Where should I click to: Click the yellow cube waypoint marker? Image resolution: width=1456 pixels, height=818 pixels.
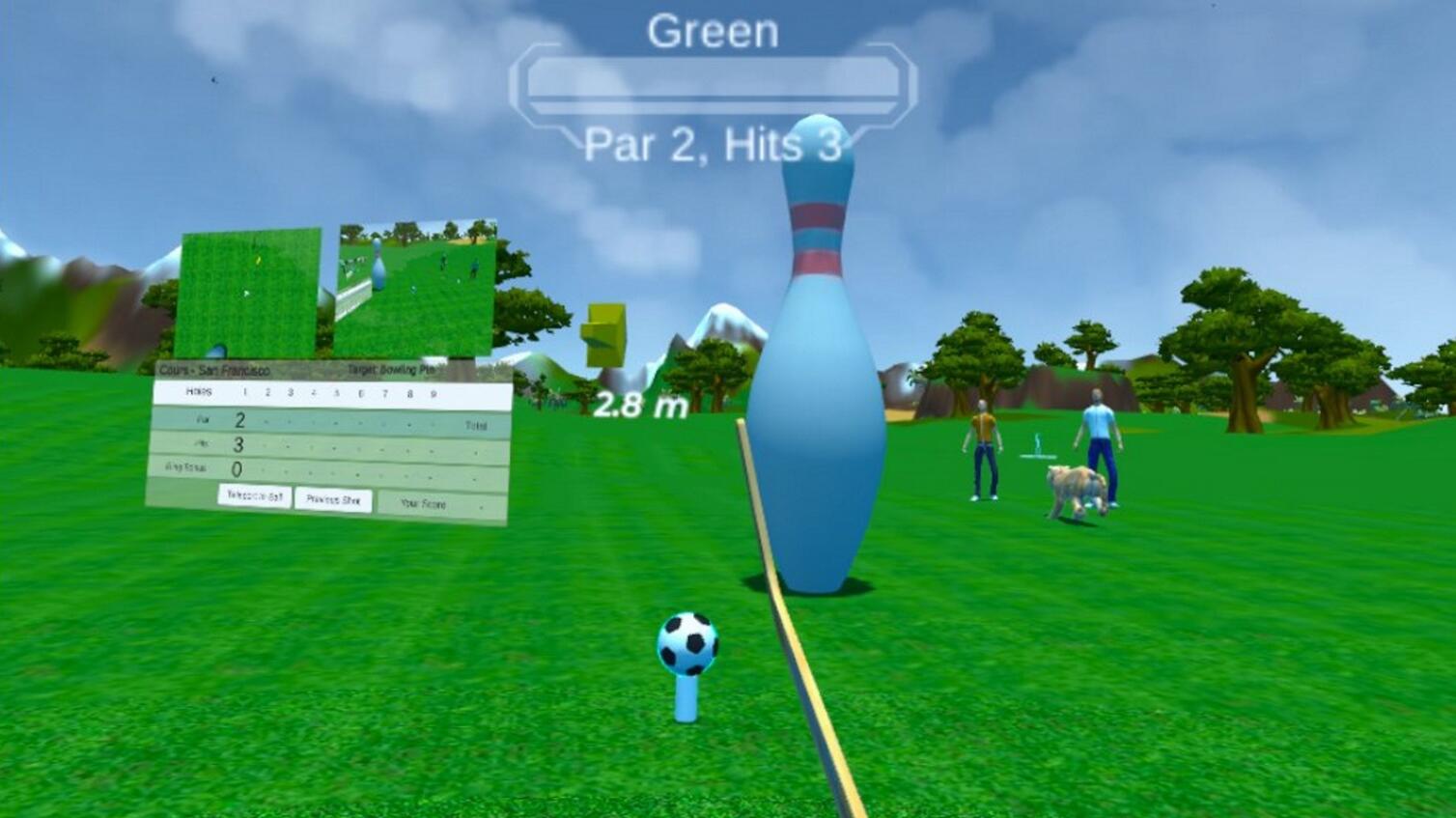[604, 333]
